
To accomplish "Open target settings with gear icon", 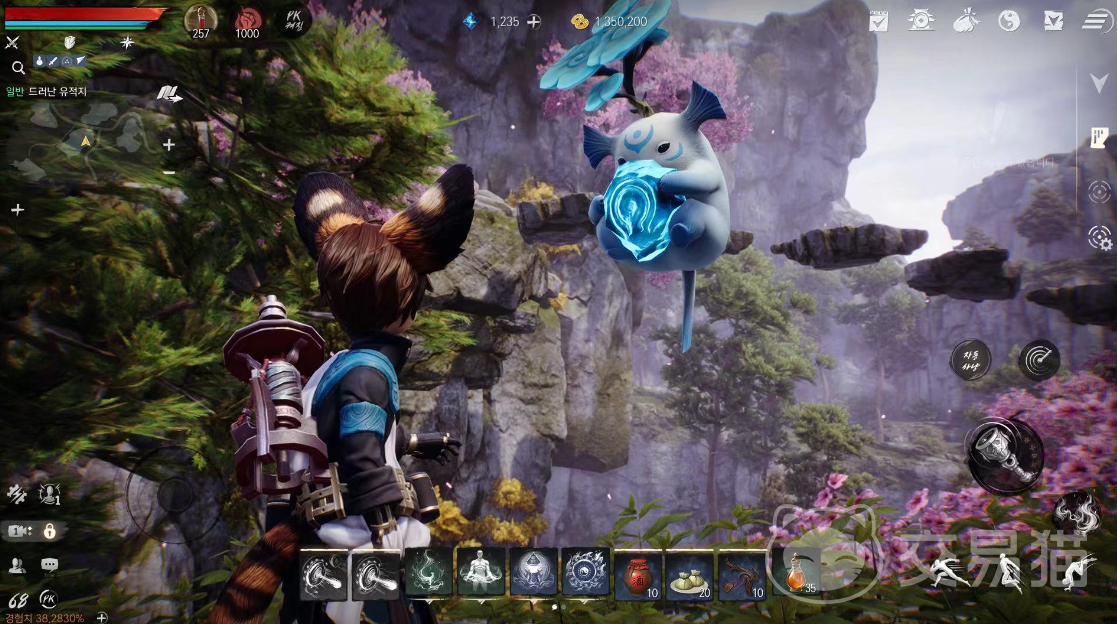I will [1099, 237].
